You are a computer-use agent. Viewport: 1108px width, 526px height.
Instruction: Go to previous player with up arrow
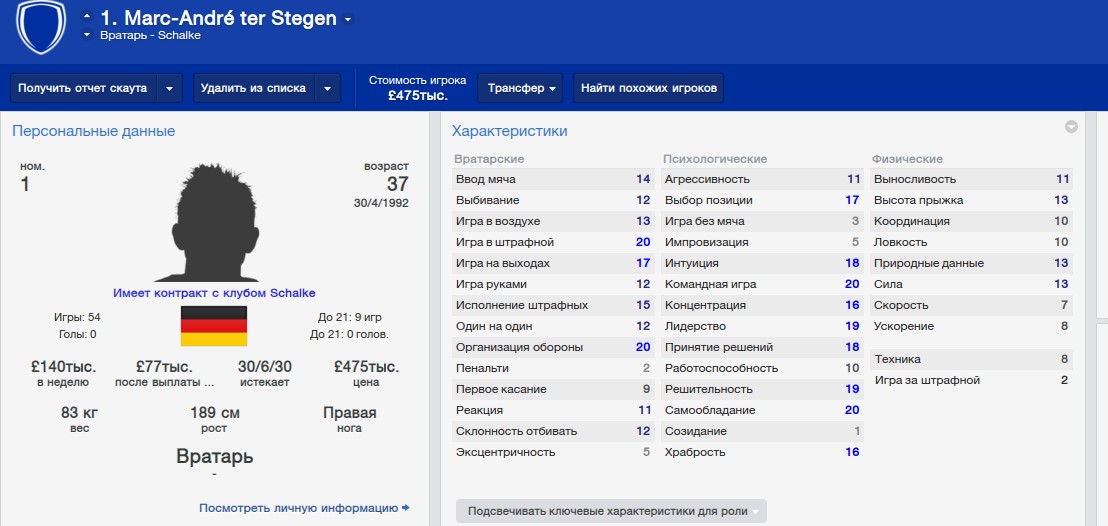87,16
